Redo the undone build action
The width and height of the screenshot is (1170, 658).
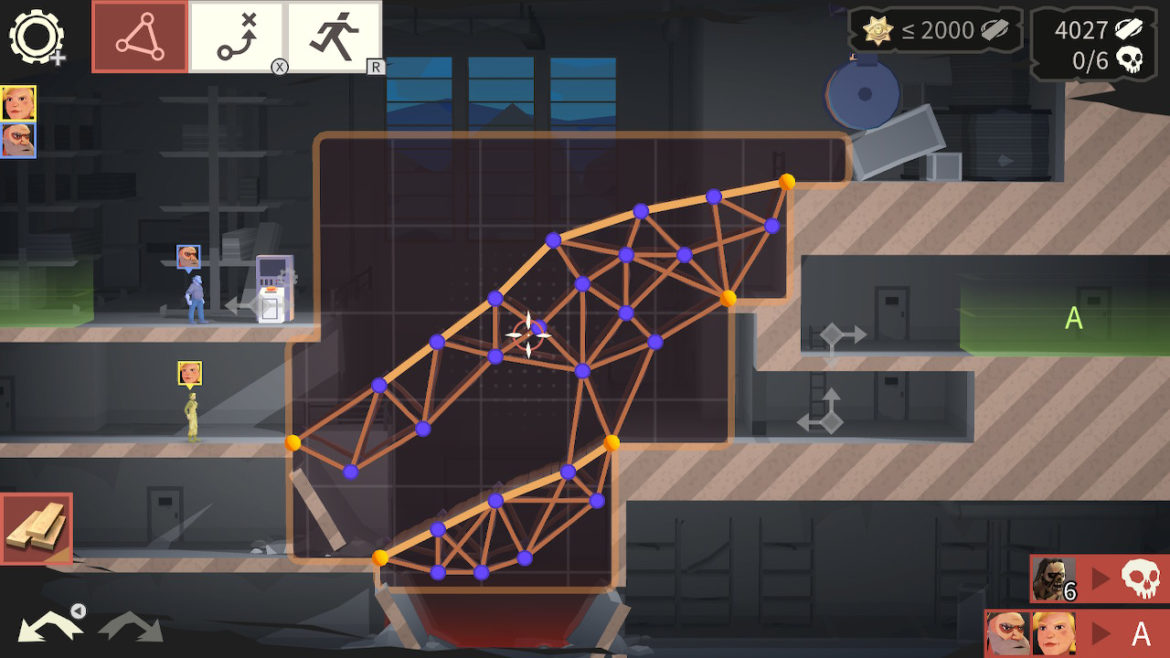coord(130,627)
